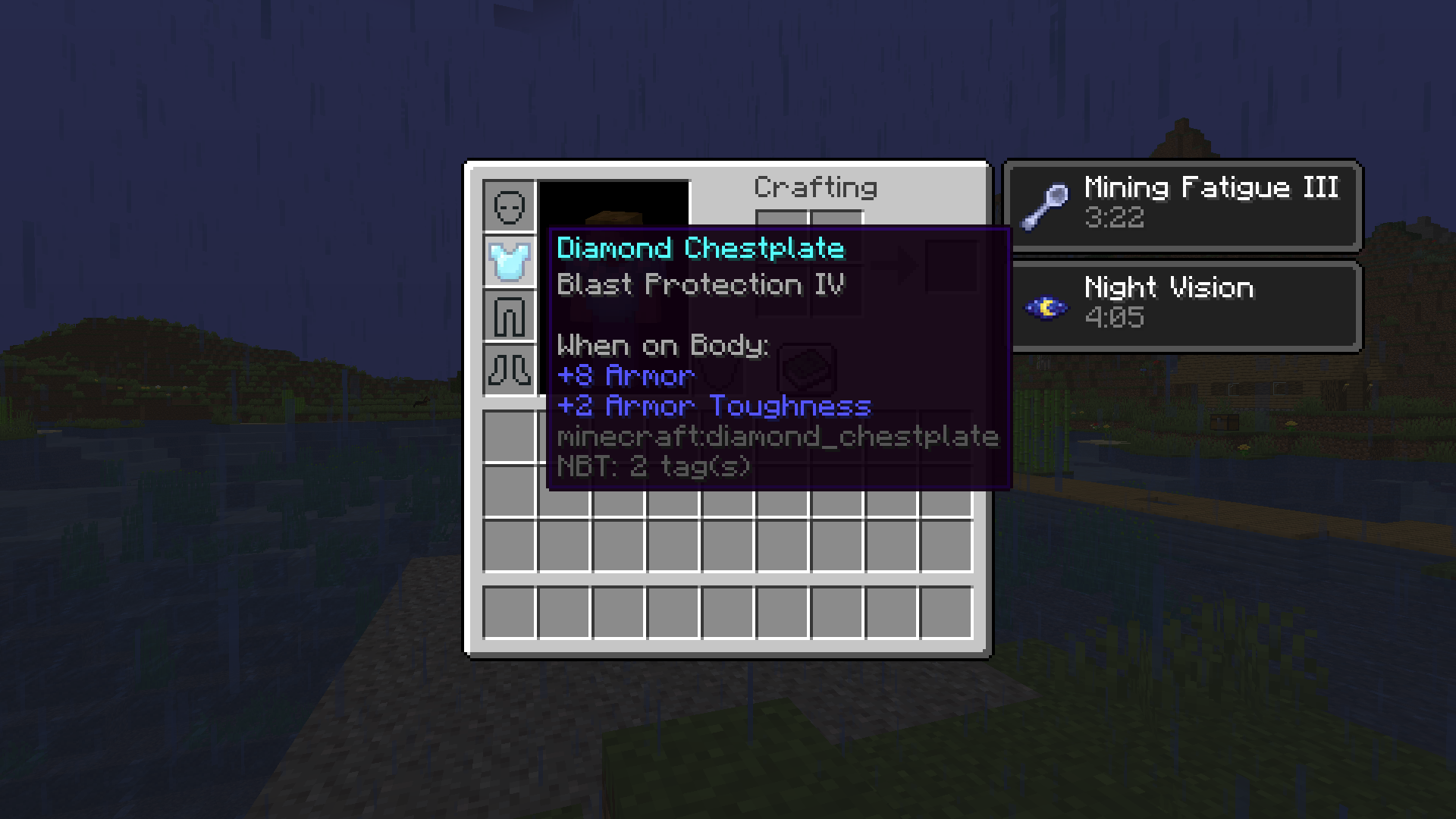
Task: Click the empty helmet armor slot
Action: 510,205
